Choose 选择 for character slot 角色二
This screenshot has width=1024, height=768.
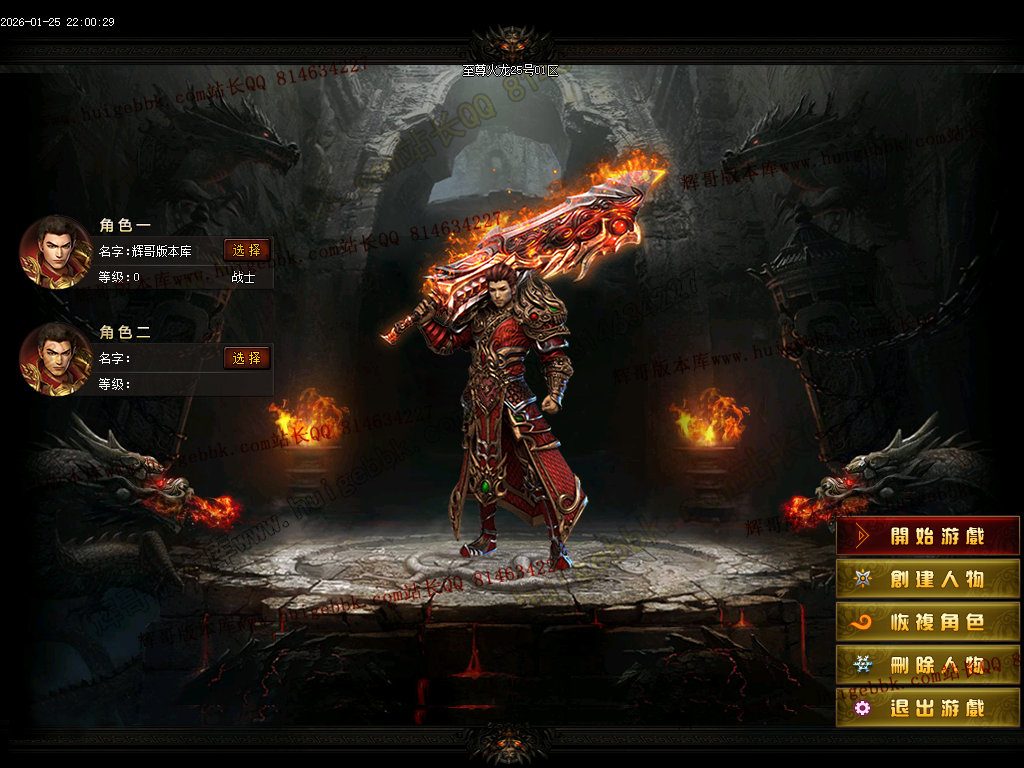click(246, 358)
